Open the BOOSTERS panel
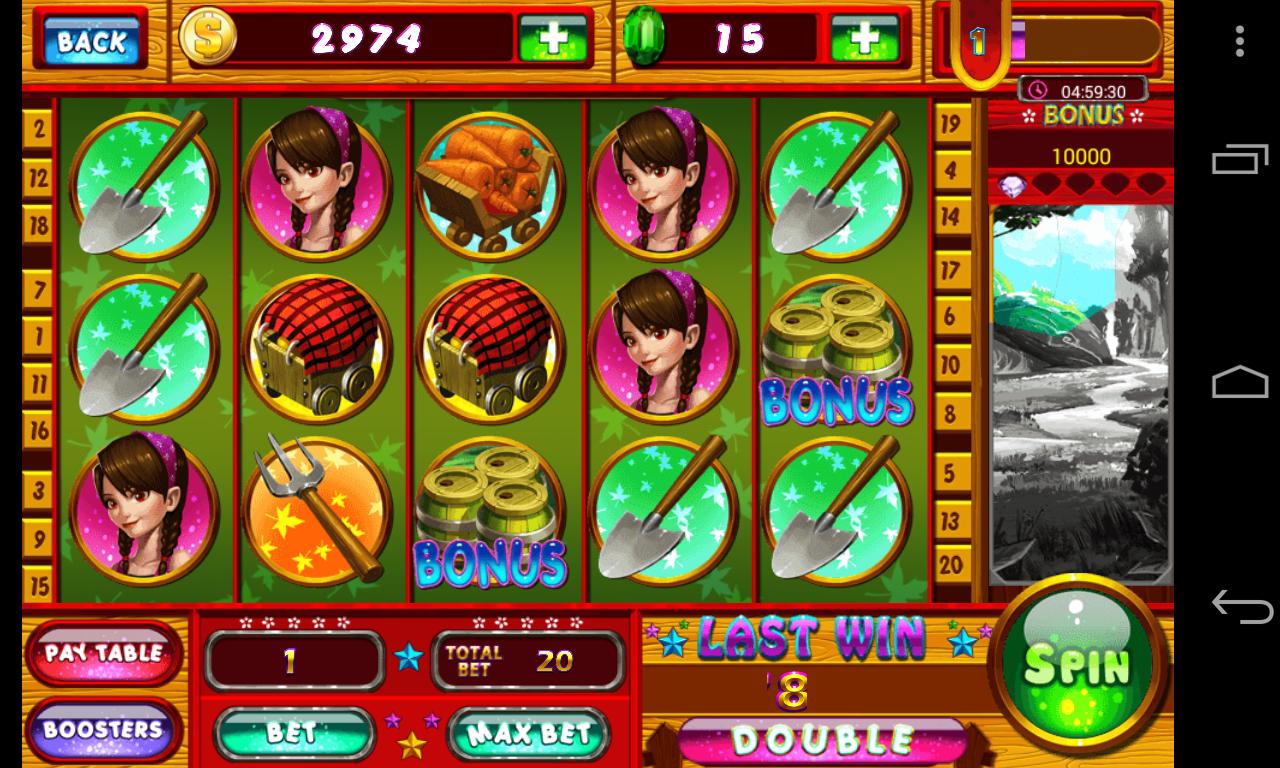 click(103, 731)
